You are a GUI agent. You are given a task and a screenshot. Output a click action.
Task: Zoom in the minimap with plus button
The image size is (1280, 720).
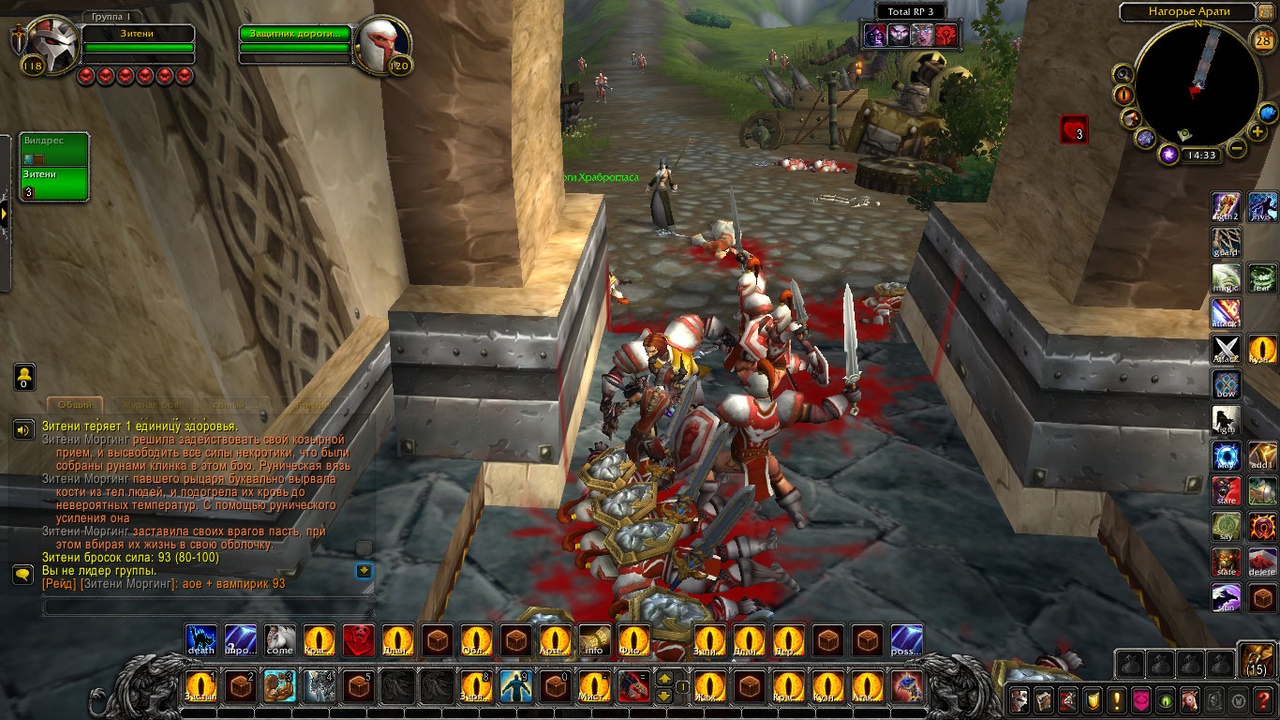coord(1258,132)
